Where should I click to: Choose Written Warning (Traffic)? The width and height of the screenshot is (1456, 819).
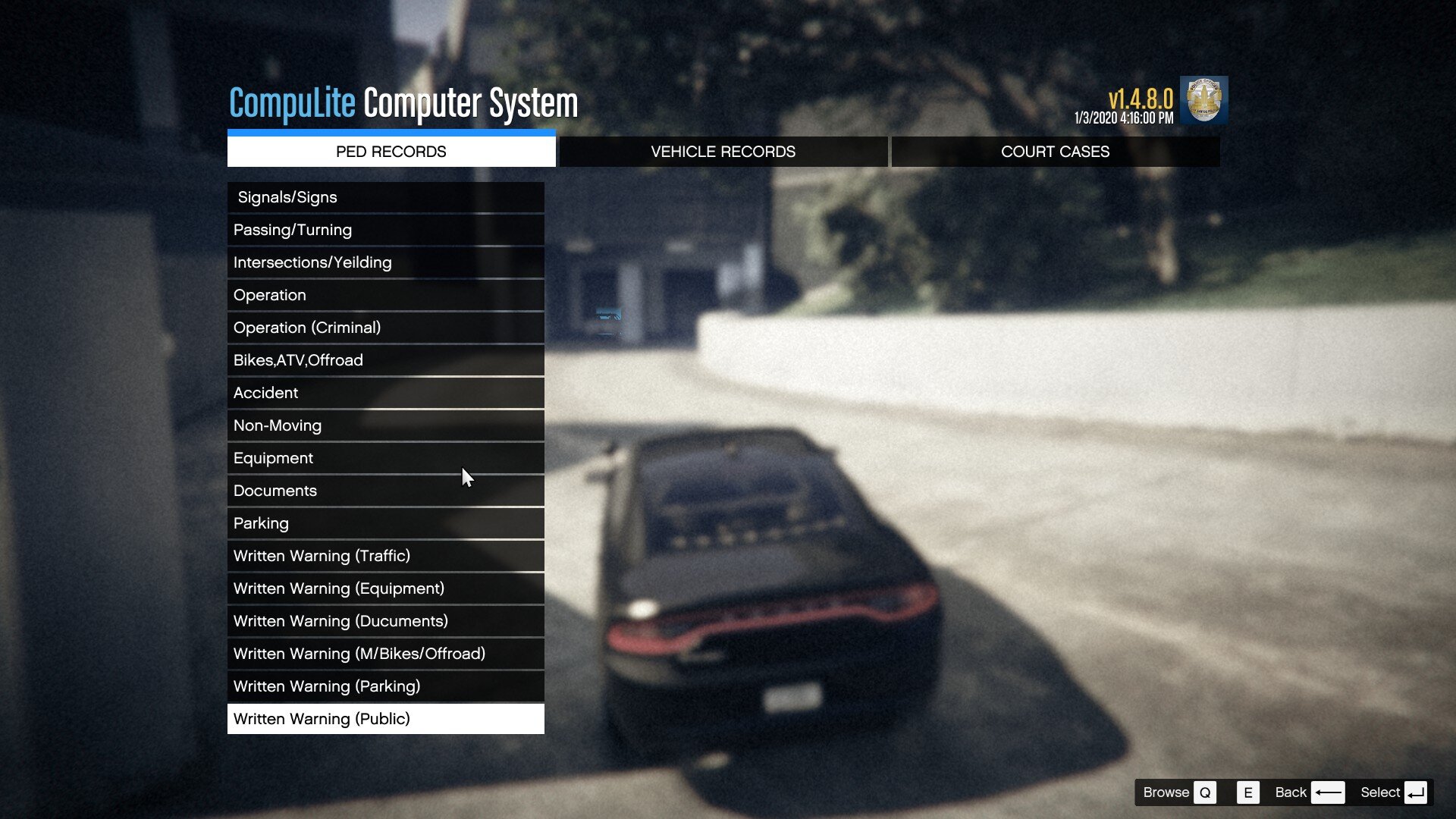(x=385, y=556)
